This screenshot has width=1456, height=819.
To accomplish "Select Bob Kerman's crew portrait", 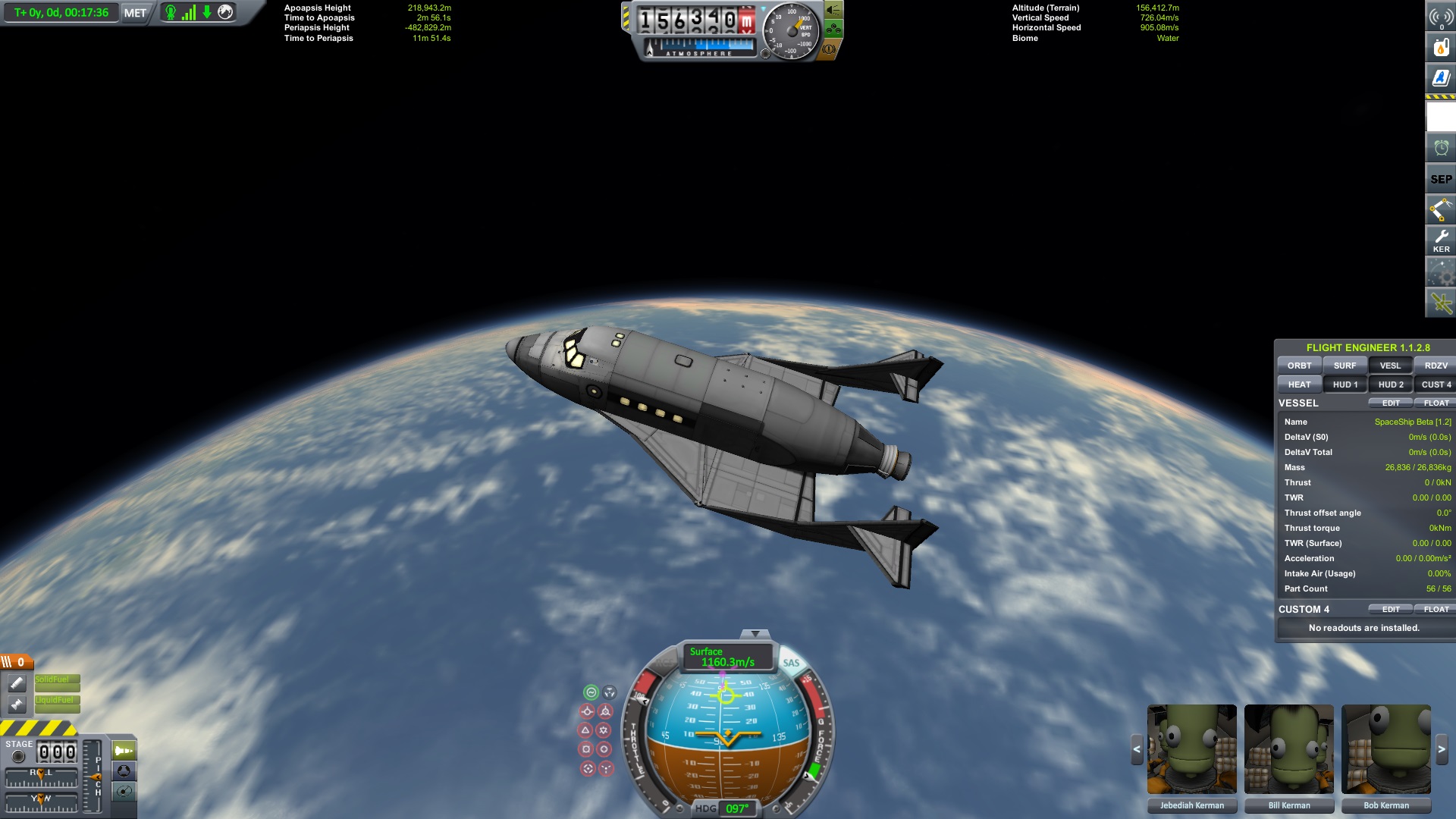I will click(x=1385, y=749).
